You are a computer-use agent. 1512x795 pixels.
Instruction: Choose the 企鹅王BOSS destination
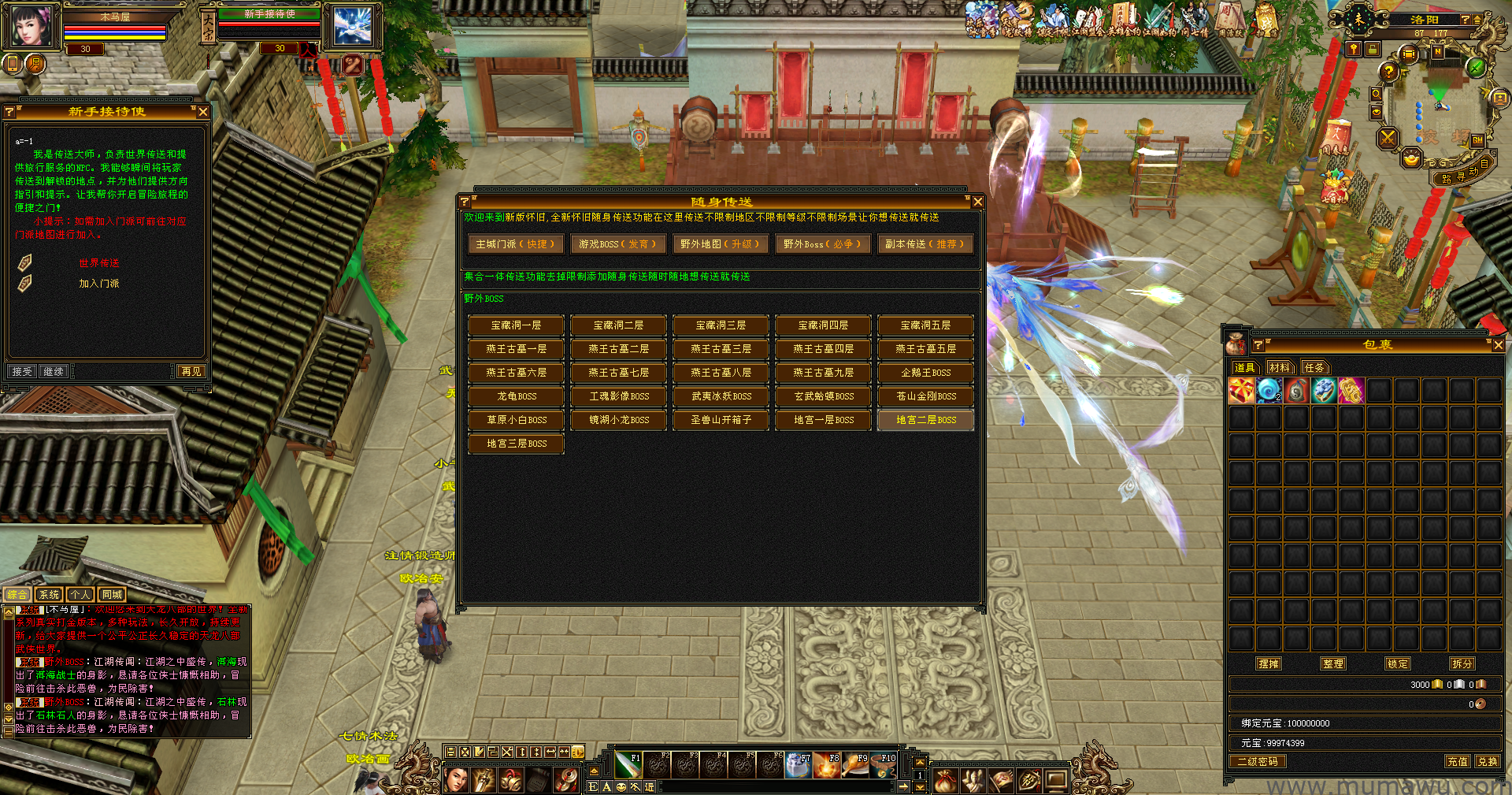point(925,373)
